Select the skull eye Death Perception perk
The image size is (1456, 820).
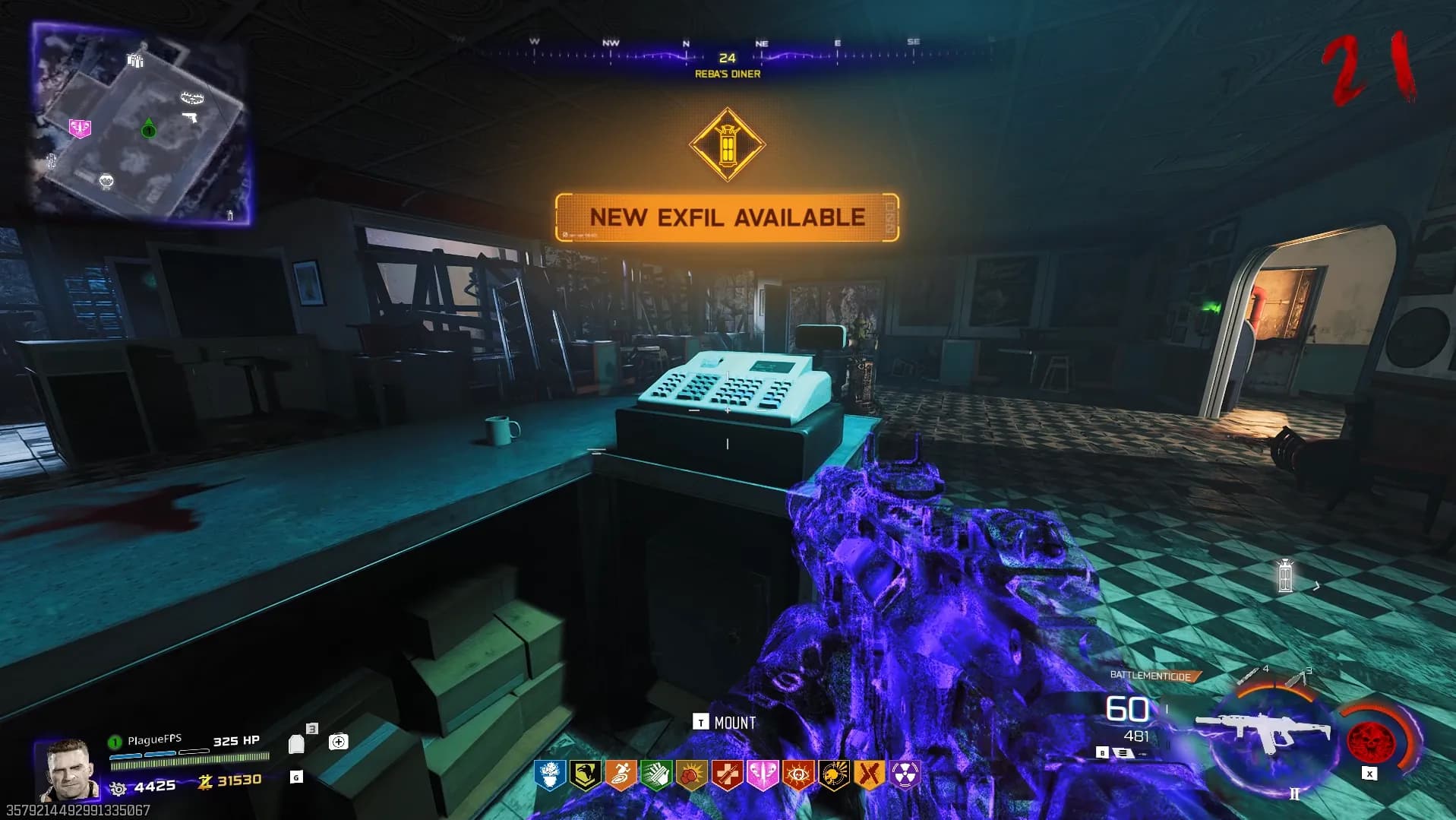tap(798, 774)
